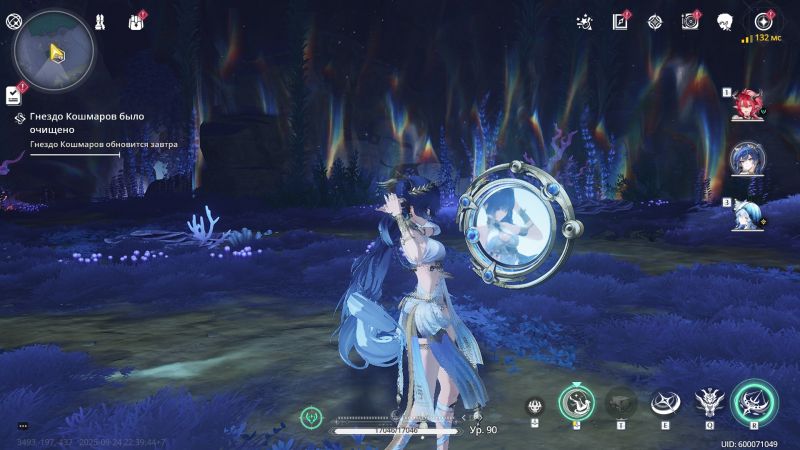Click the globe icon beside the minimap
Screen dimensions: 800x450
point(13,20)
